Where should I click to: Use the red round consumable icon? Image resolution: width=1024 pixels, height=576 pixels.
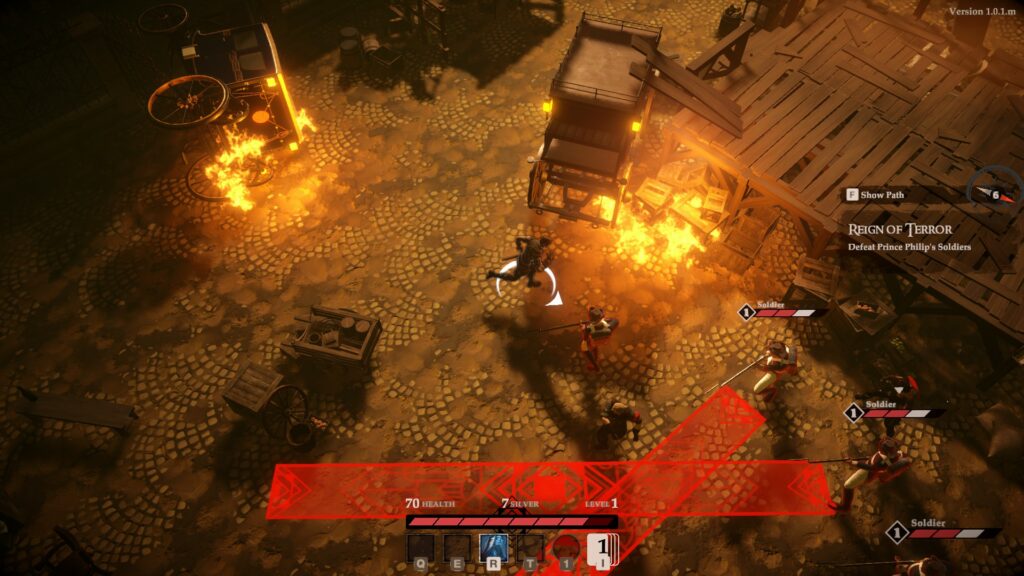[566, 549]
